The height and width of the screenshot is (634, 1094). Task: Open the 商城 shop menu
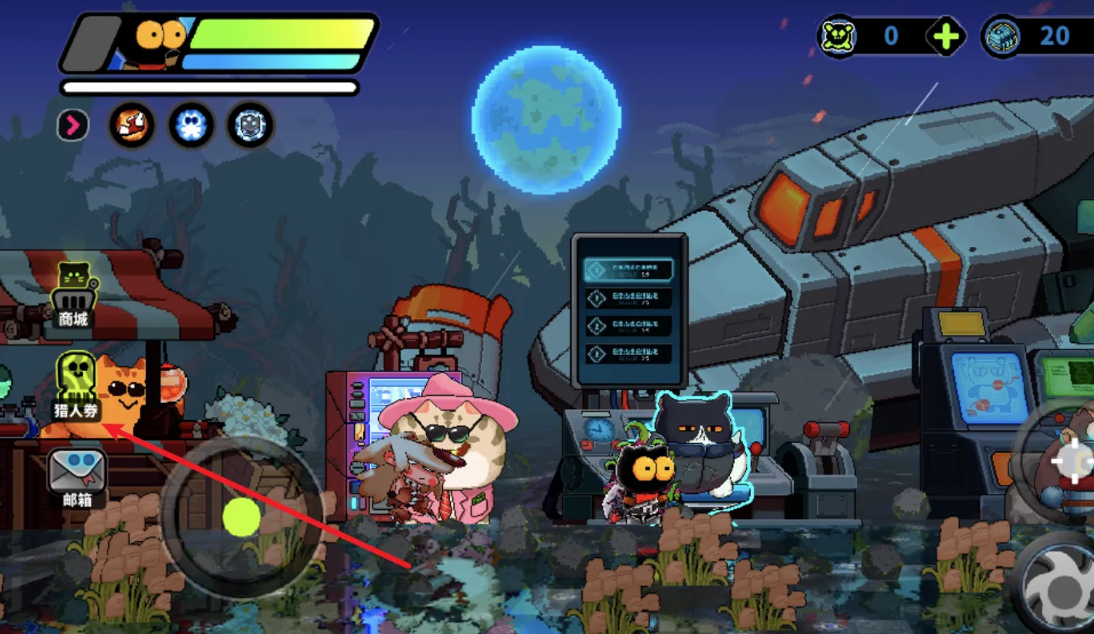tap(74, 297)
